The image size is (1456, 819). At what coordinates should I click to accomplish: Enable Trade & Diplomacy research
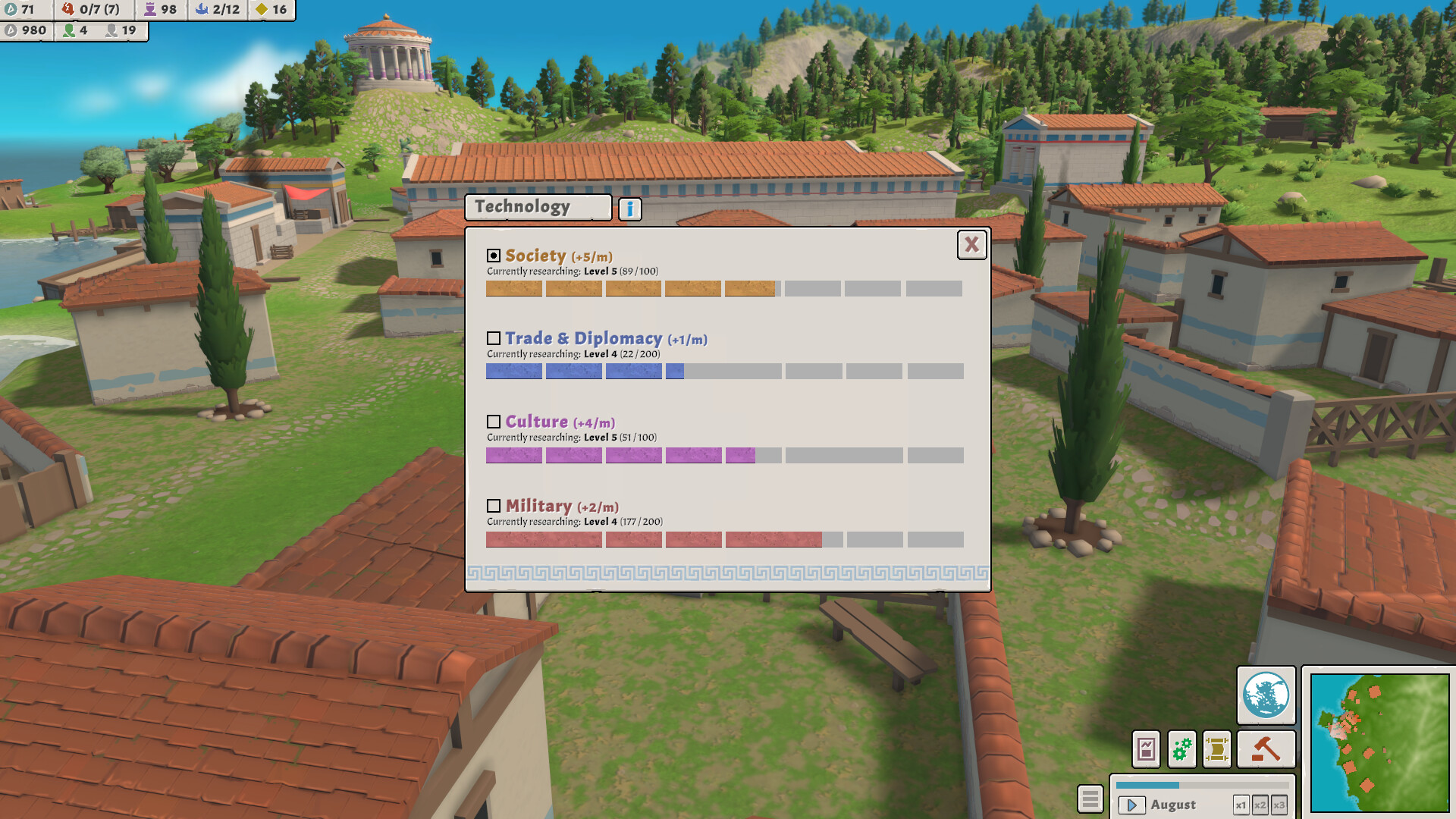pos(494,337)
